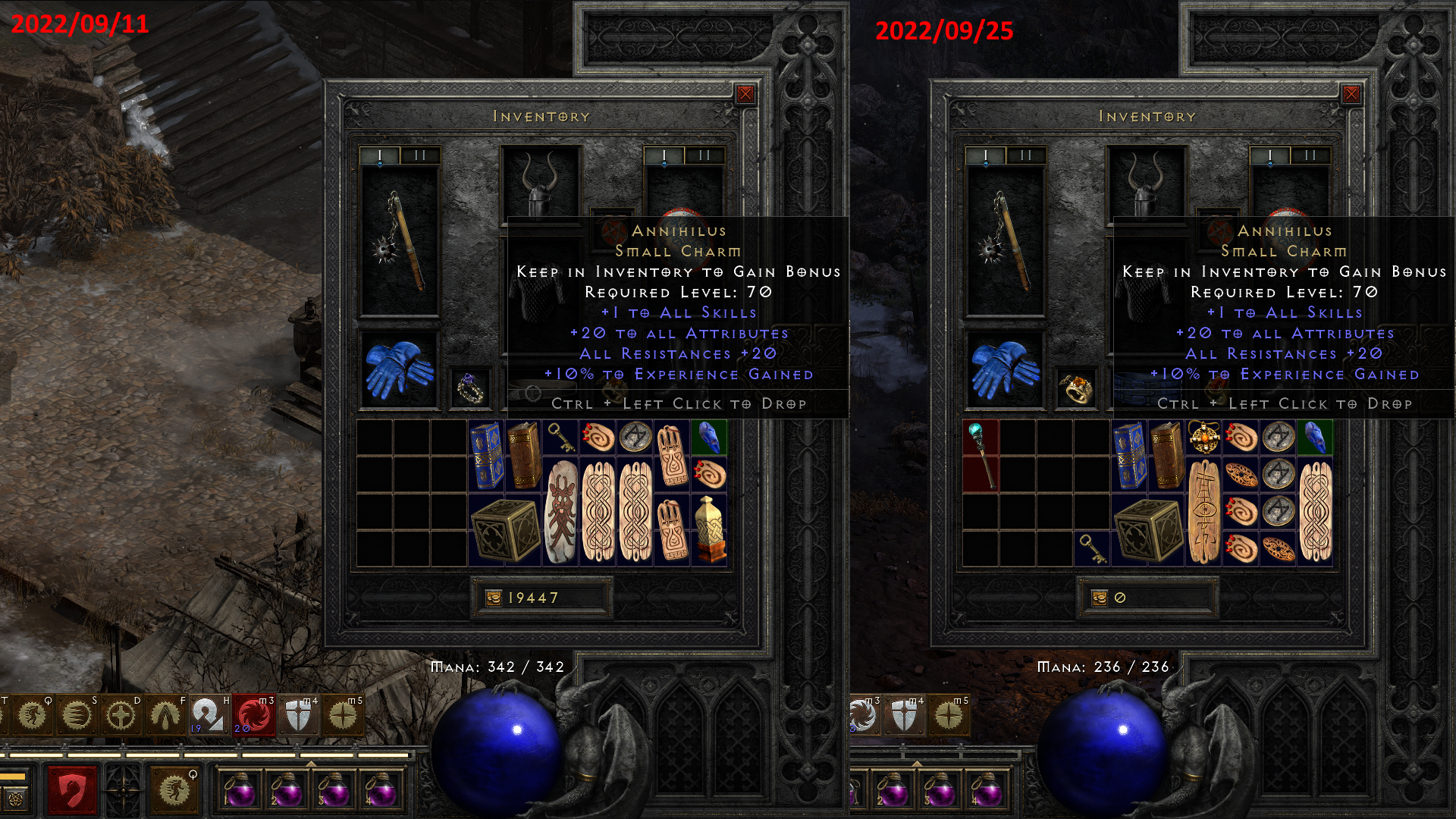1456x819 pixels.
Task: Close the Inventory panel
Action: coord(746,93)
